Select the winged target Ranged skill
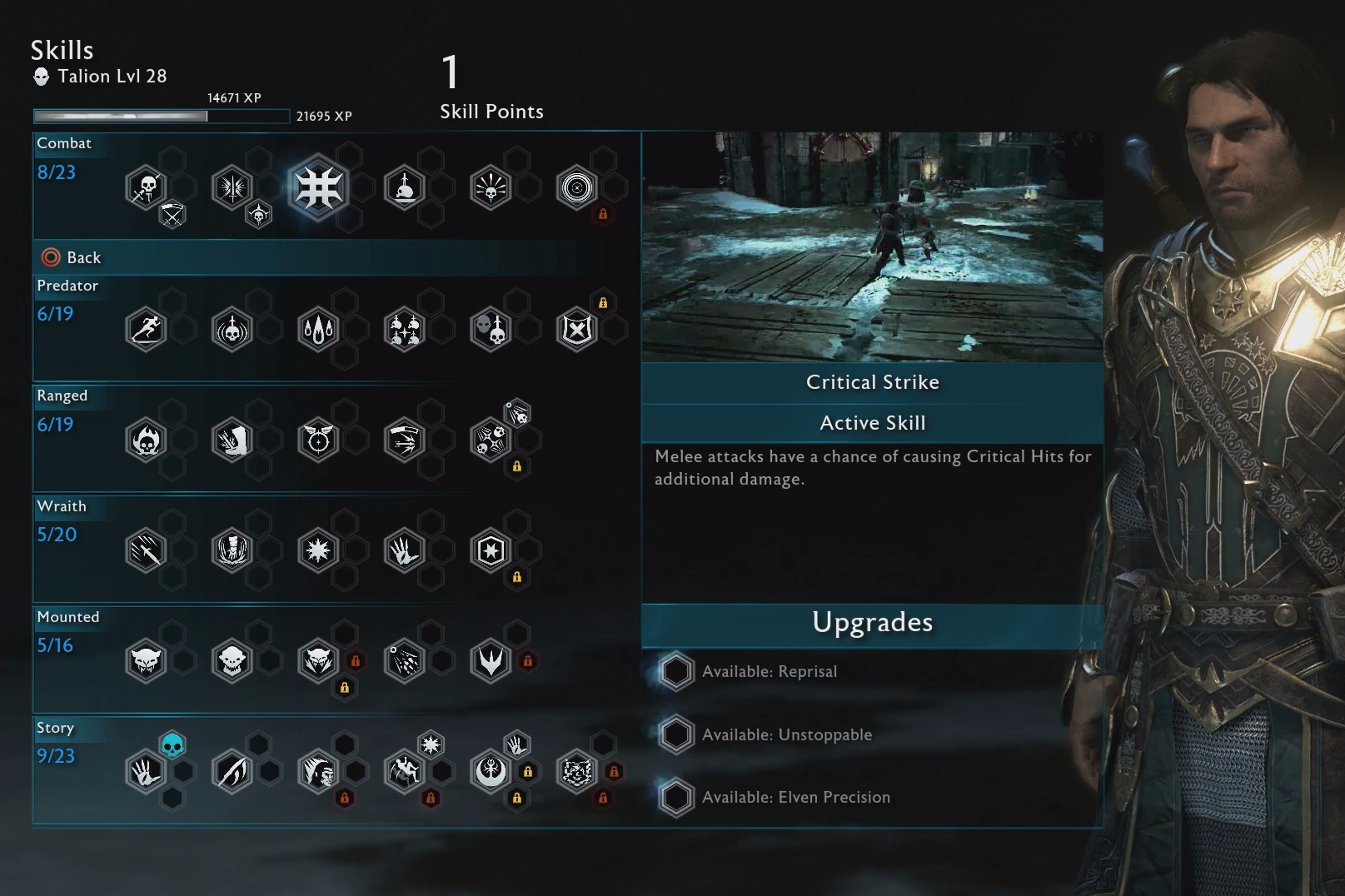Viewport: 1345px width, 896px height. point(317,441)
